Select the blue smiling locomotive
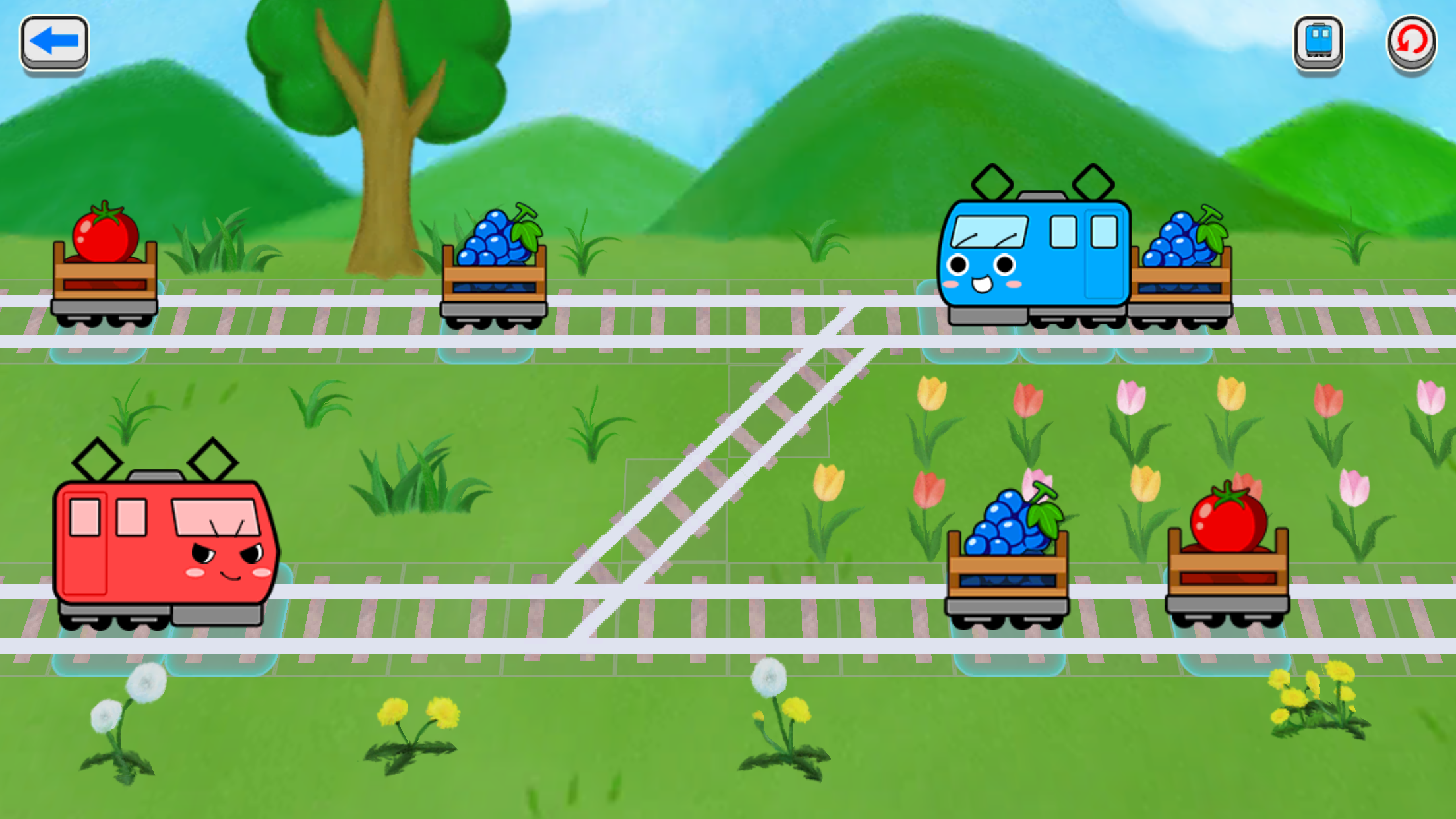 [x=1035, y=254]
